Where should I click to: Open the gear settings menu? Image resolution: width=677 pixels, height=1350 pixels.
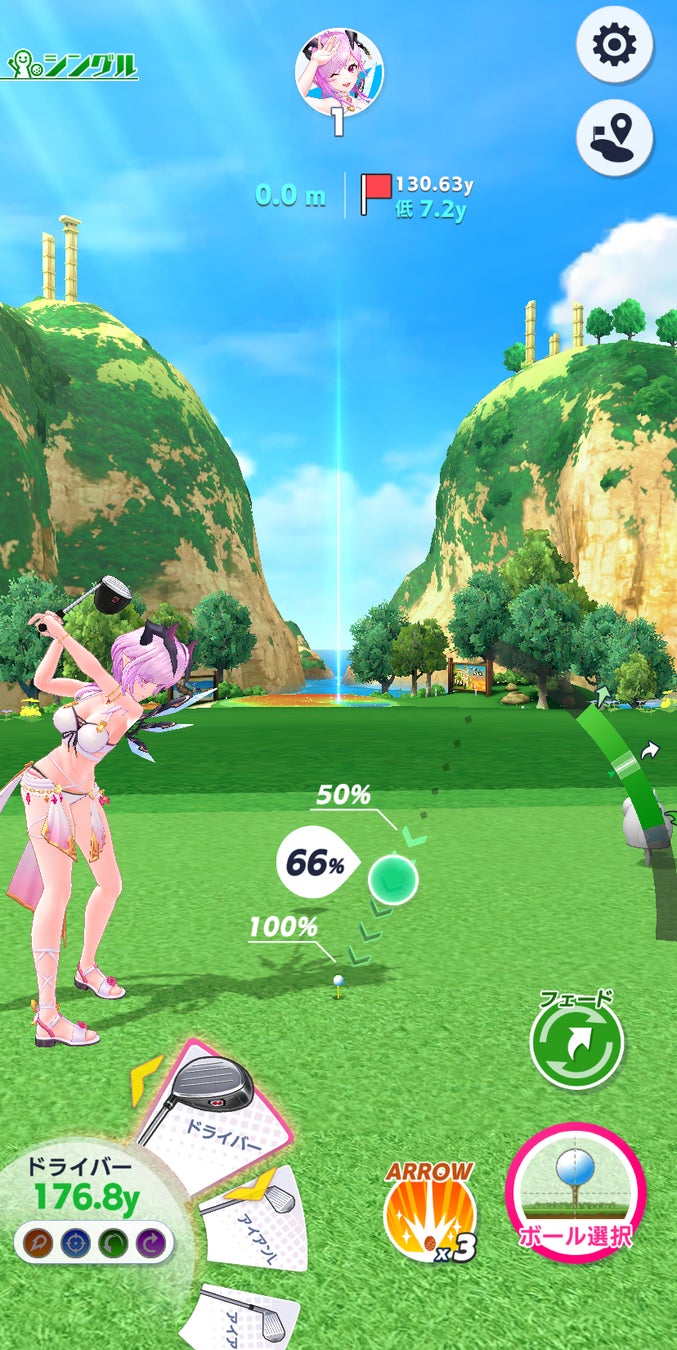614,44
